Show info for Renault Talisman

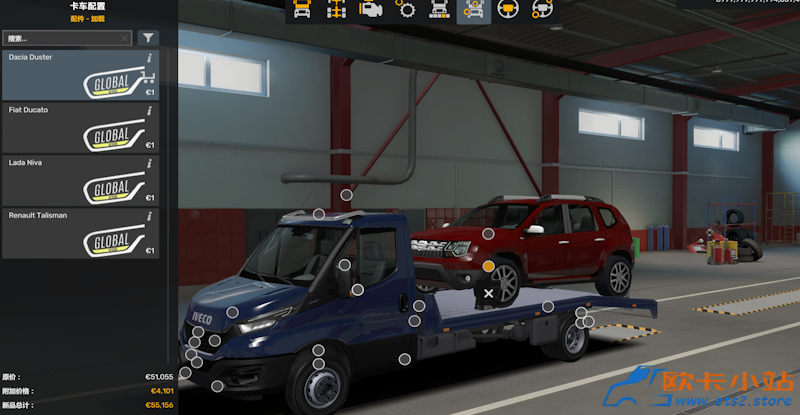coord(149,215)
